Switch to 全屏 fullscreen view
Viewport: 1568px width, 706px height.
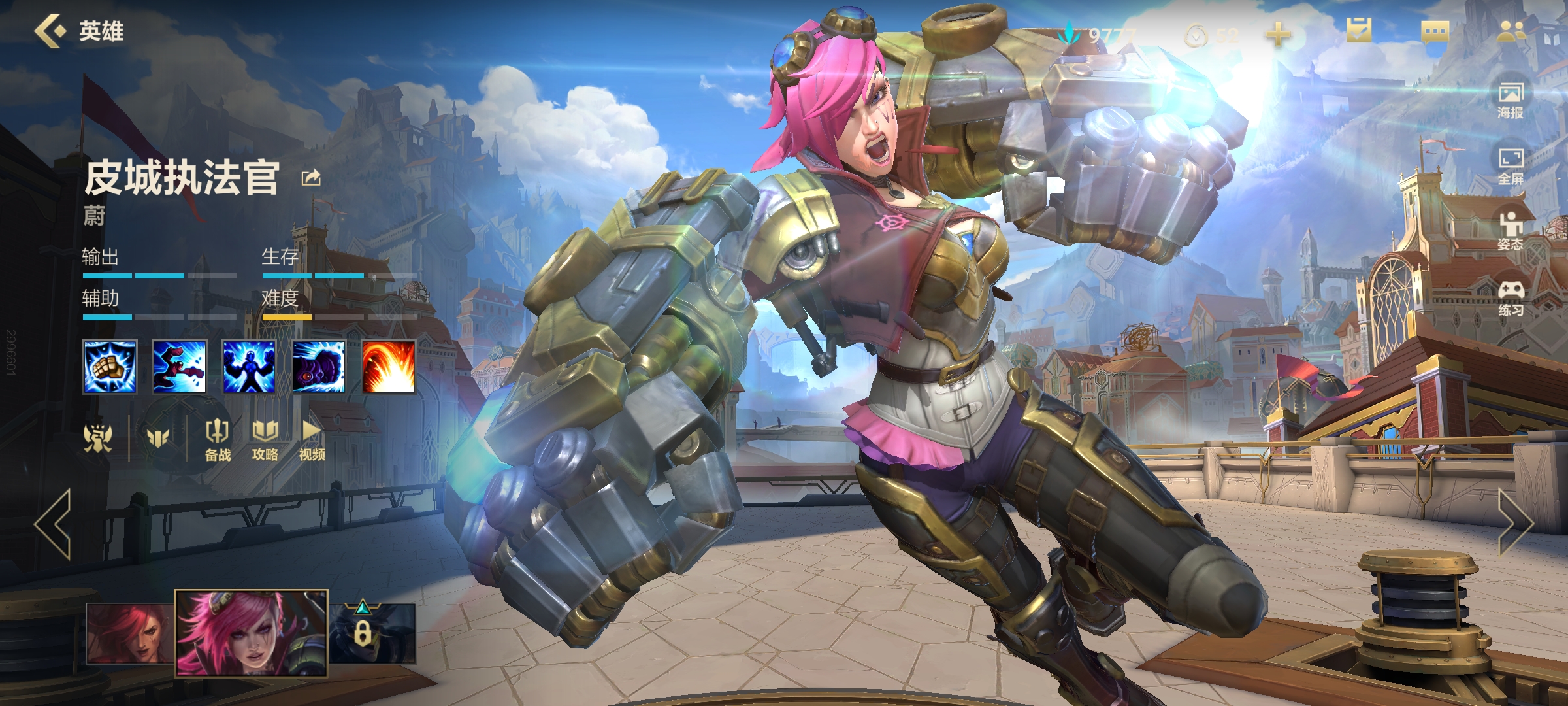[x=1511, y=166]
